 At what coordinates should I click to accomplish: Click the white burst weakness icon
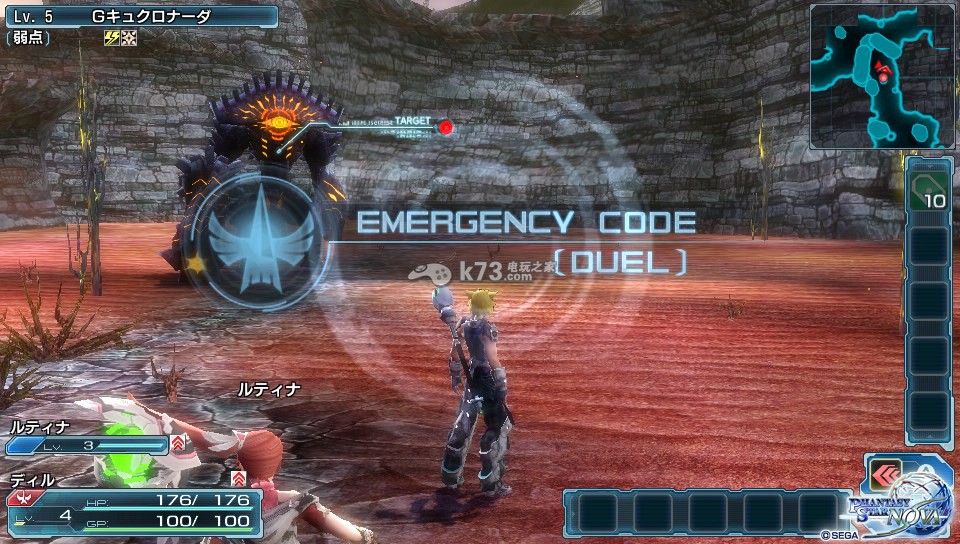[129, 38]
